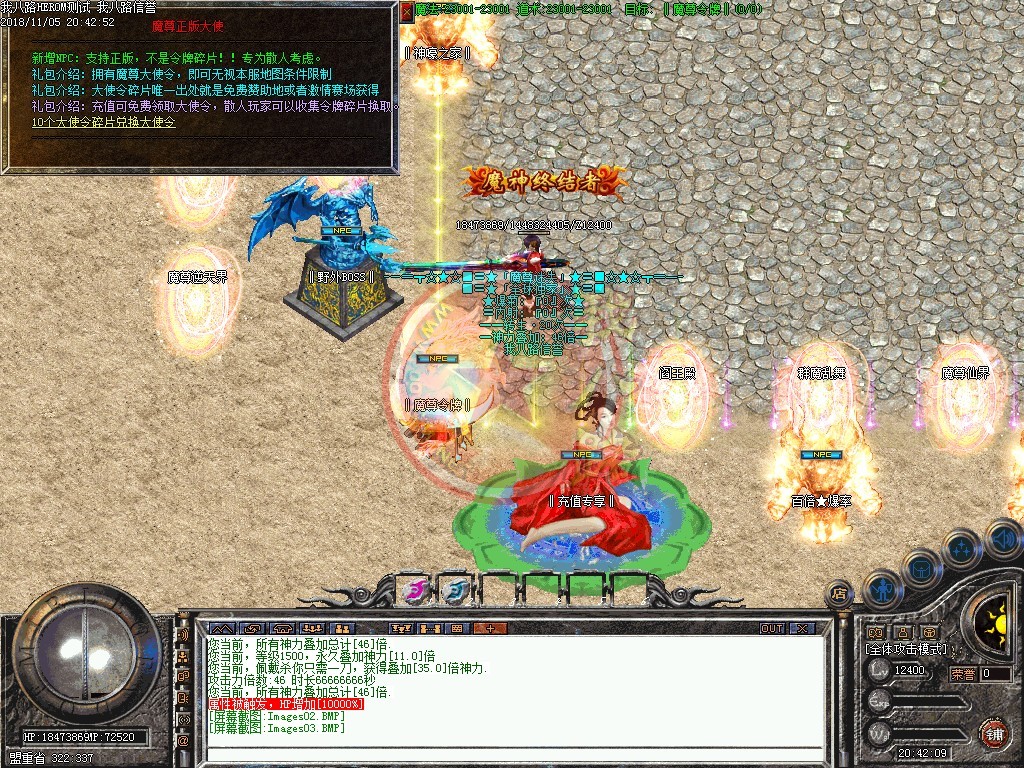Click the '荣誉' honor label button
1024x768 pixels.
[x=963, y=673]
